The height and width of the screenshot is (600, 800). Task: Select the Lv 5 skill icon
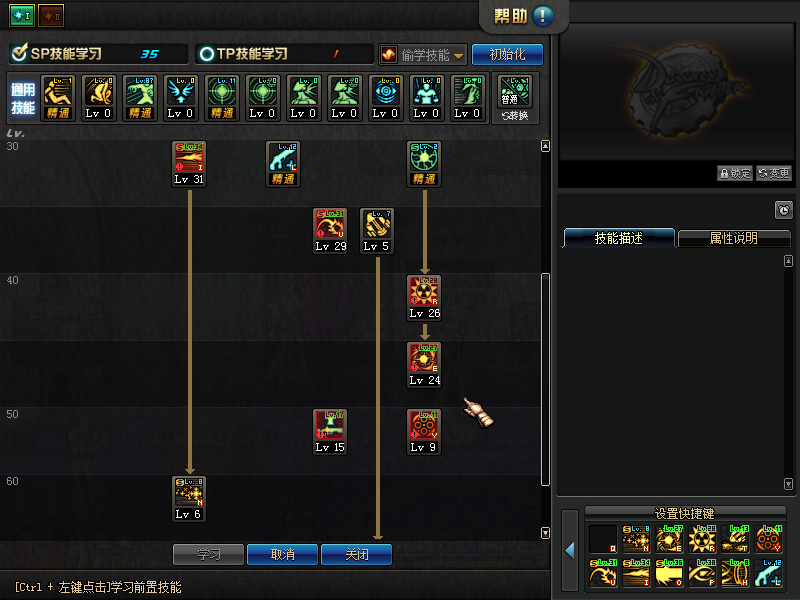click(x=376, y=224)
